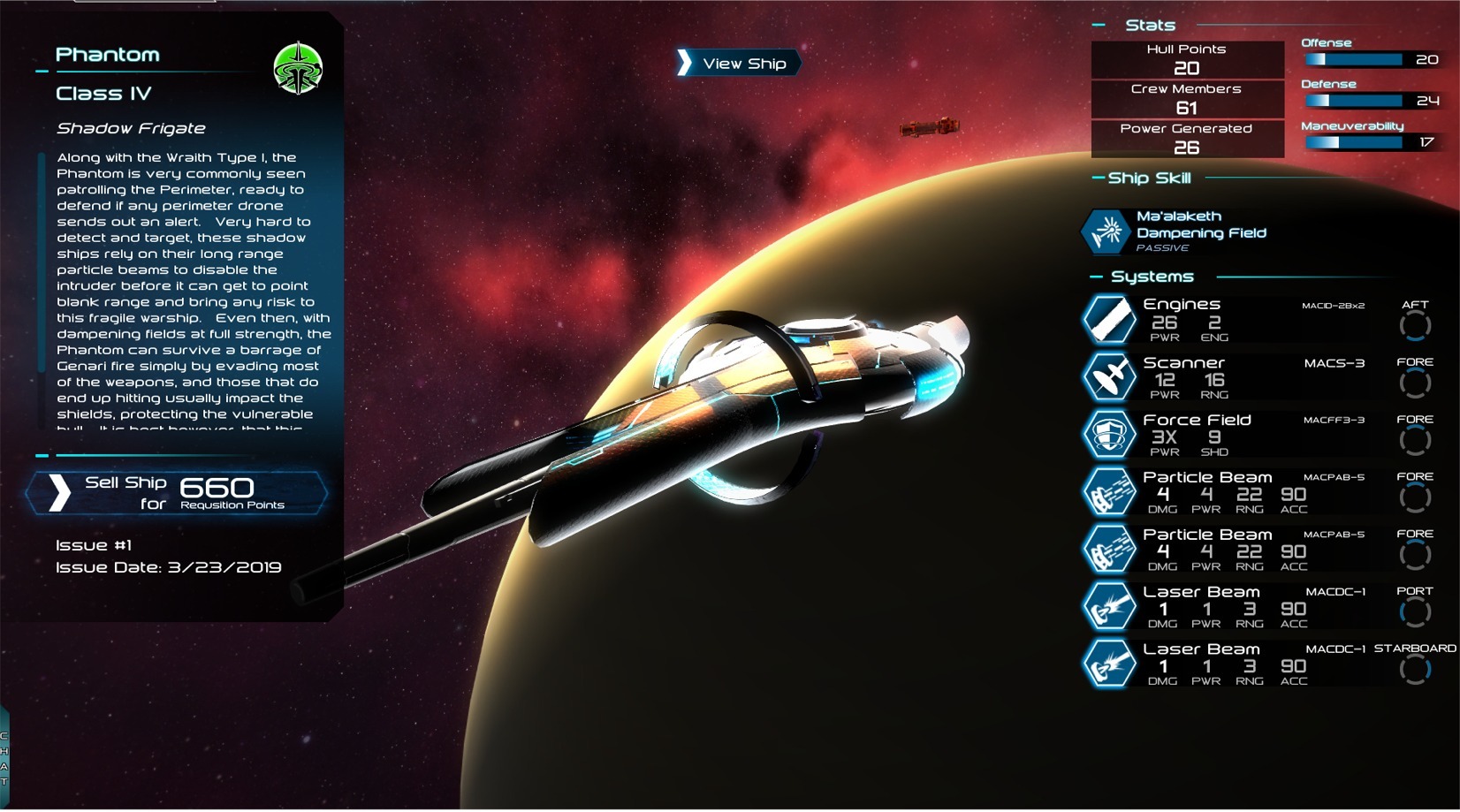Screen dimensions: 1460x812
Task: Select the port Laser Beam icon
Action: pos(1108,607)
